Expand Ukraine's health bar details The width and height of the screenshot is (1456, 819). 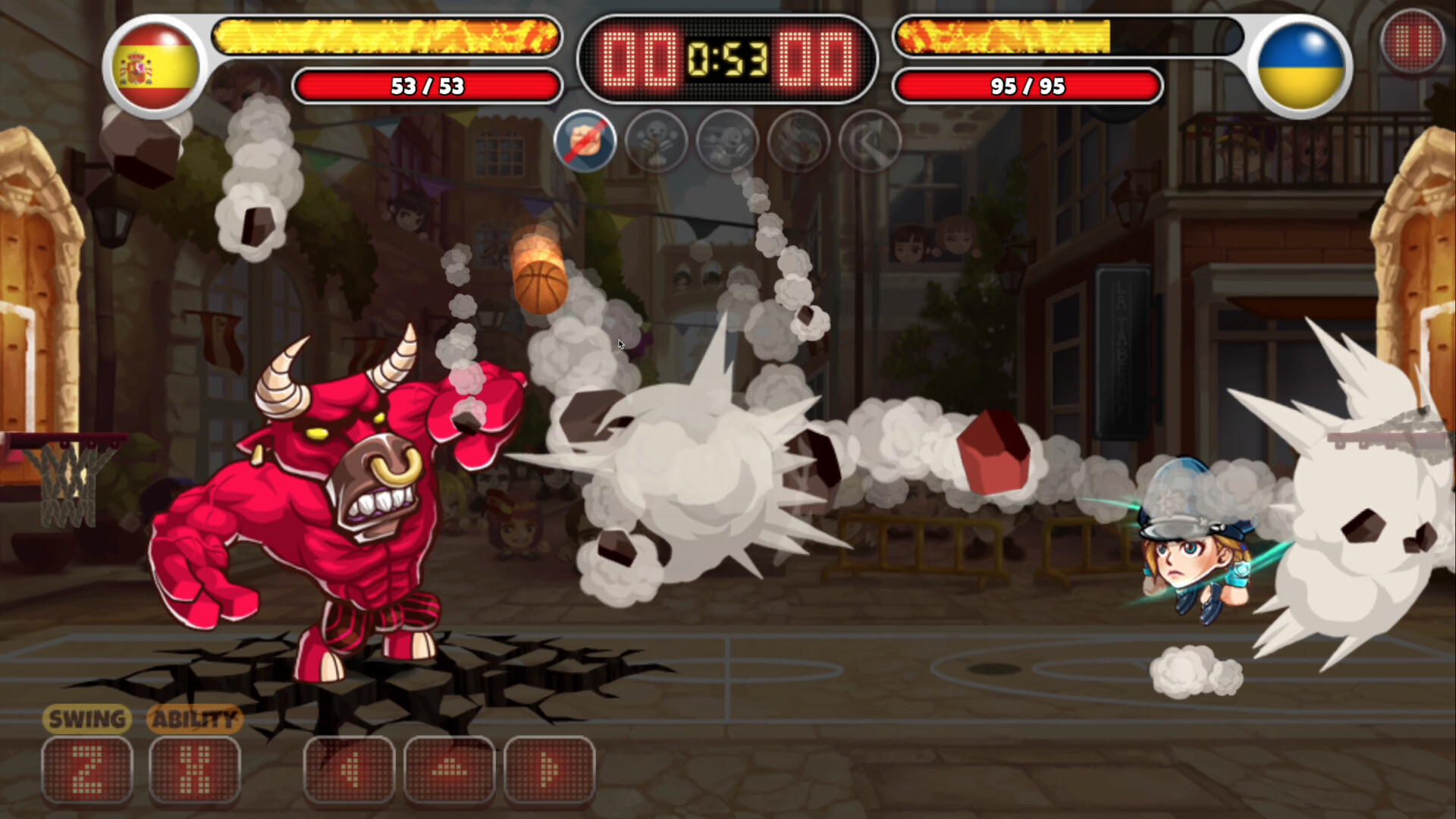point(1027,86)
